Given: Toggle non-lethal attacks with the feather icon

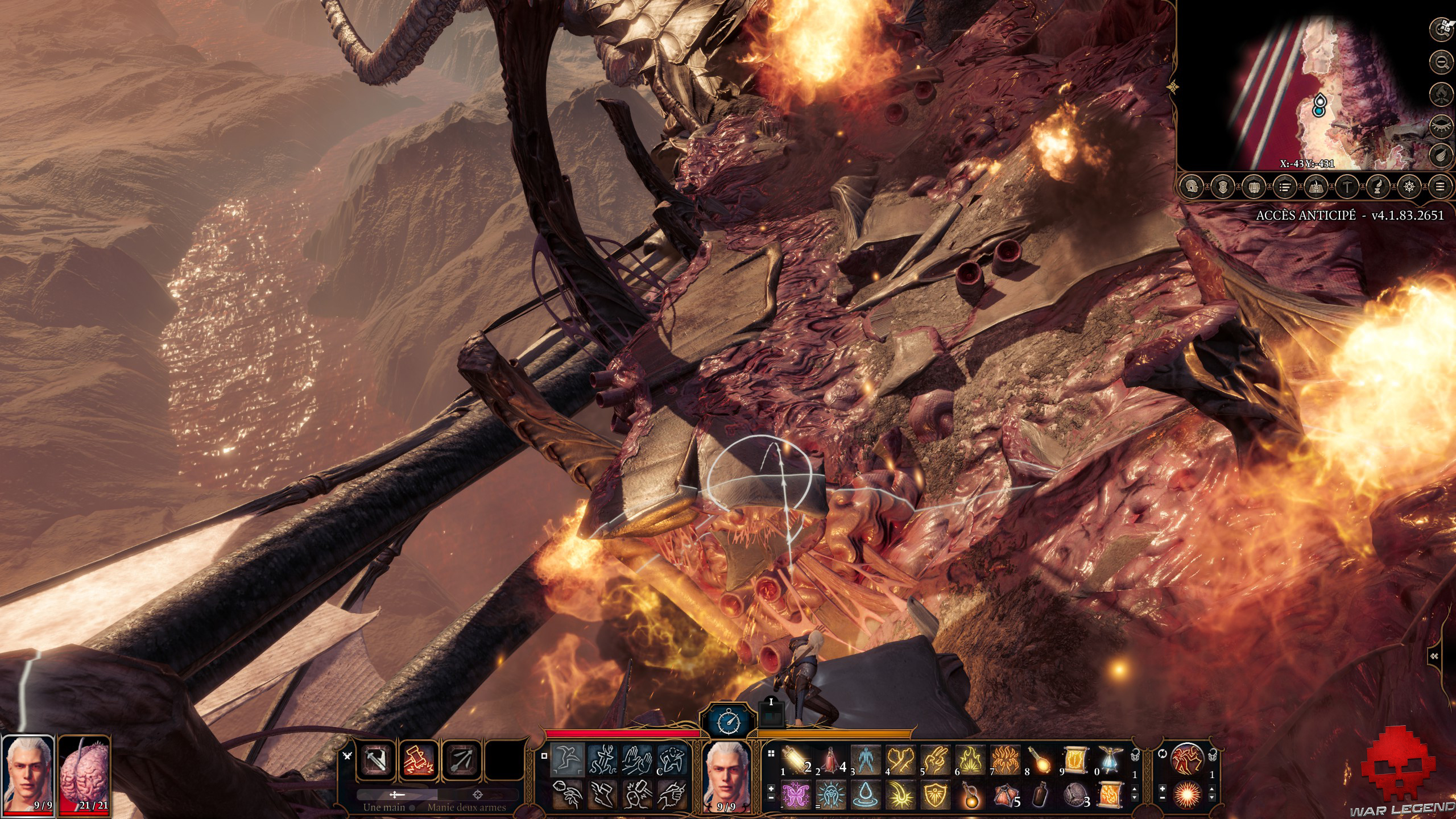Looking at the screenshot, I should [x=1441, y=155].
